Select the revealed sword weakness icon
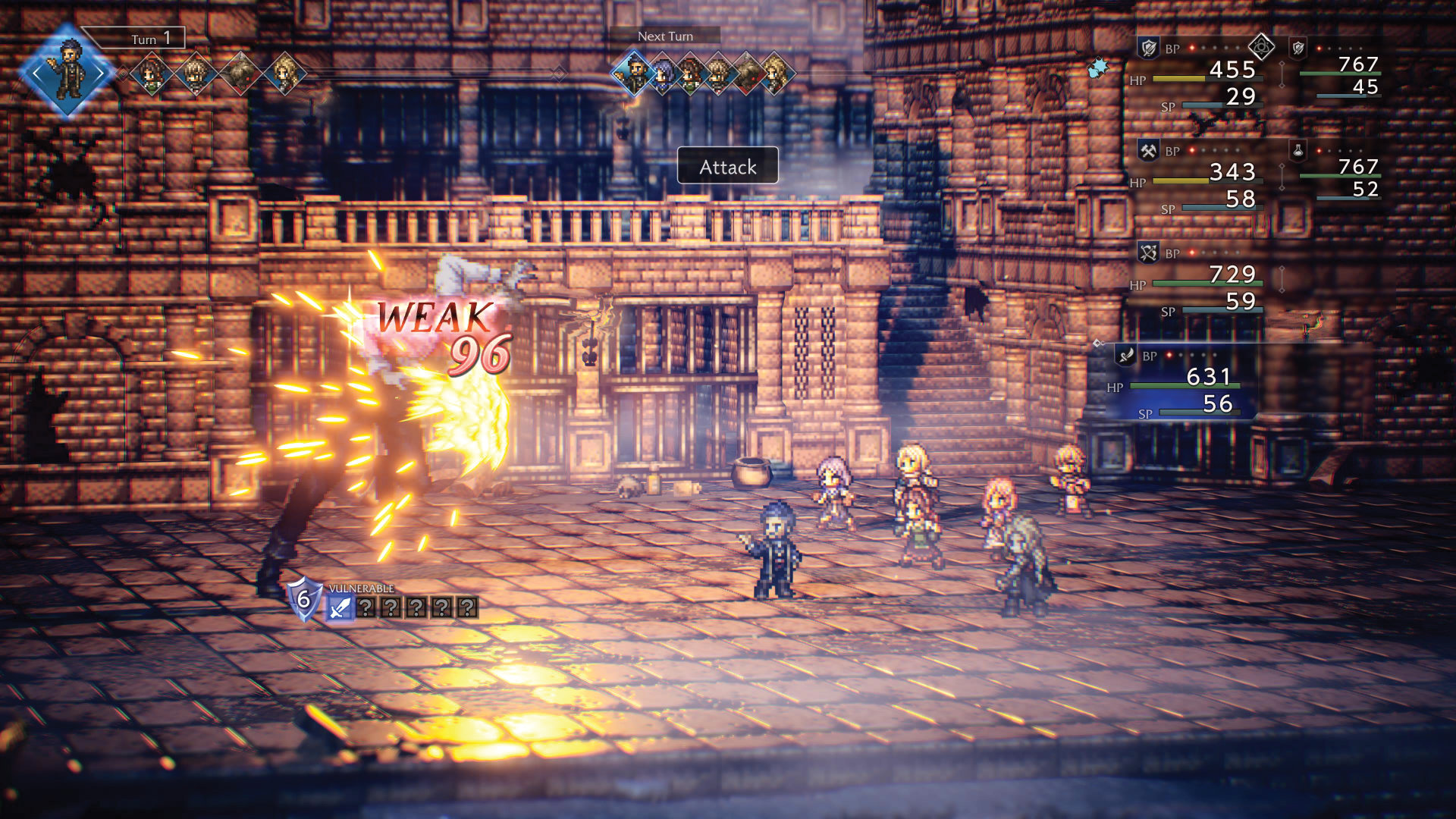The height and width of the screenshot is (819, 1456). pos(340,607)
